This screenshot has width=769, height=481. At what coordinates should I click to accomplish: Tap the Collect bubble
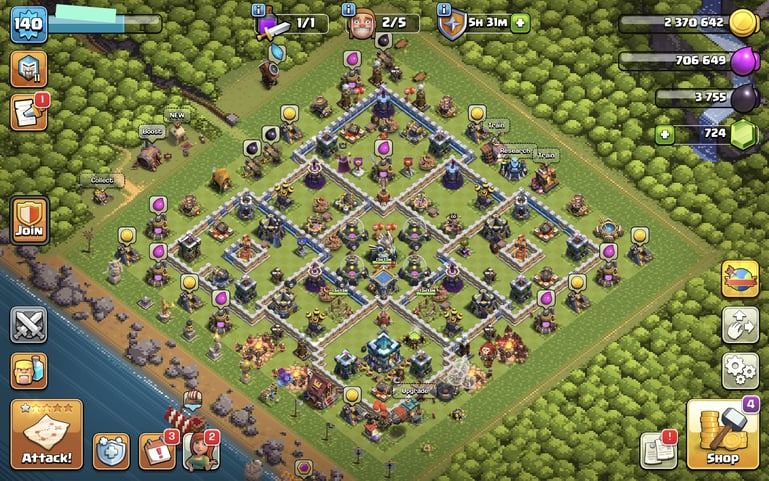coord(101,180)
